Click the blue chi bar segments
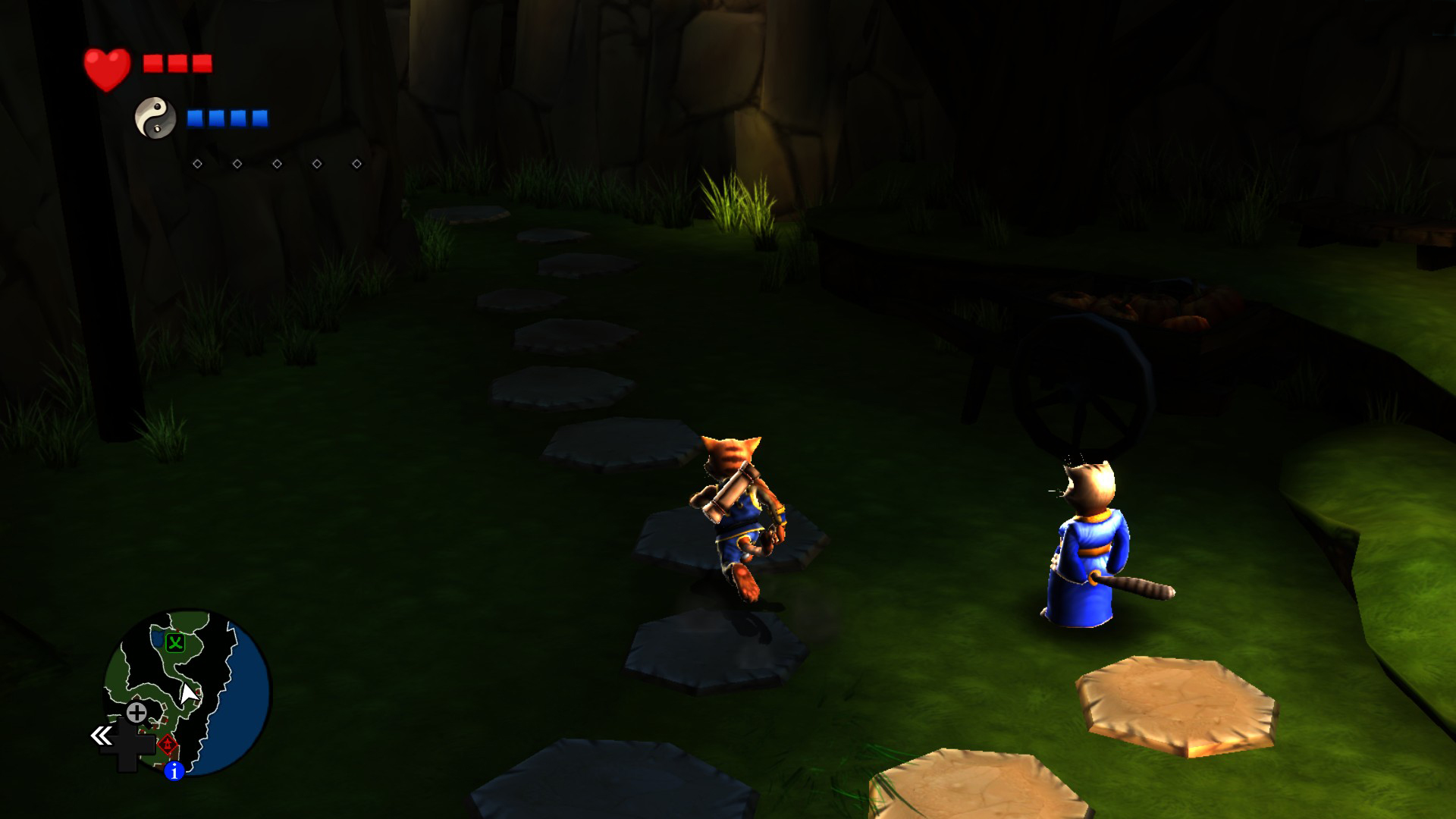This screenshot has height=819, width=1456. click(x=227, y=118)
